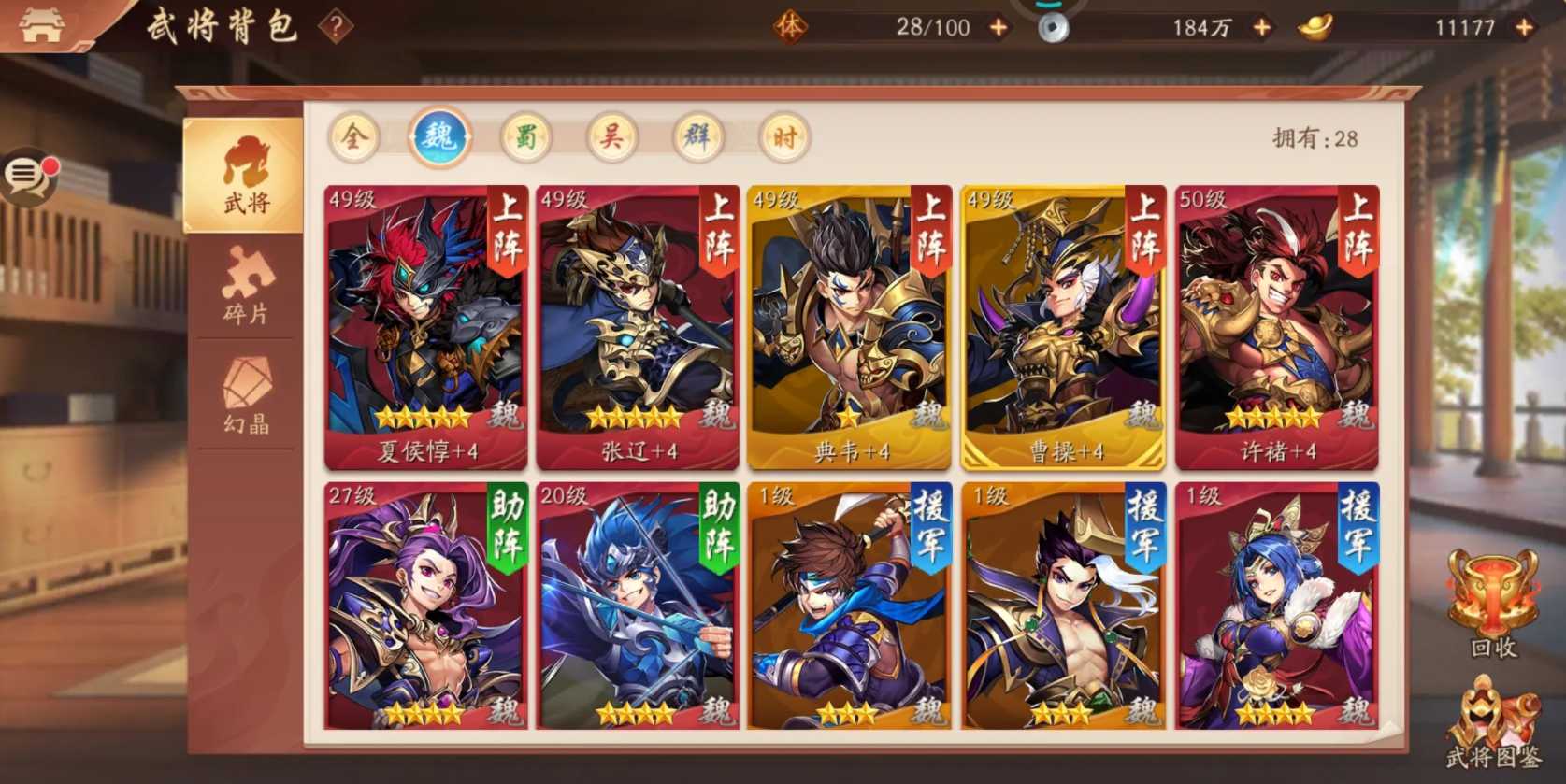Open the 曹操+4 hero card

[1061, 327]
